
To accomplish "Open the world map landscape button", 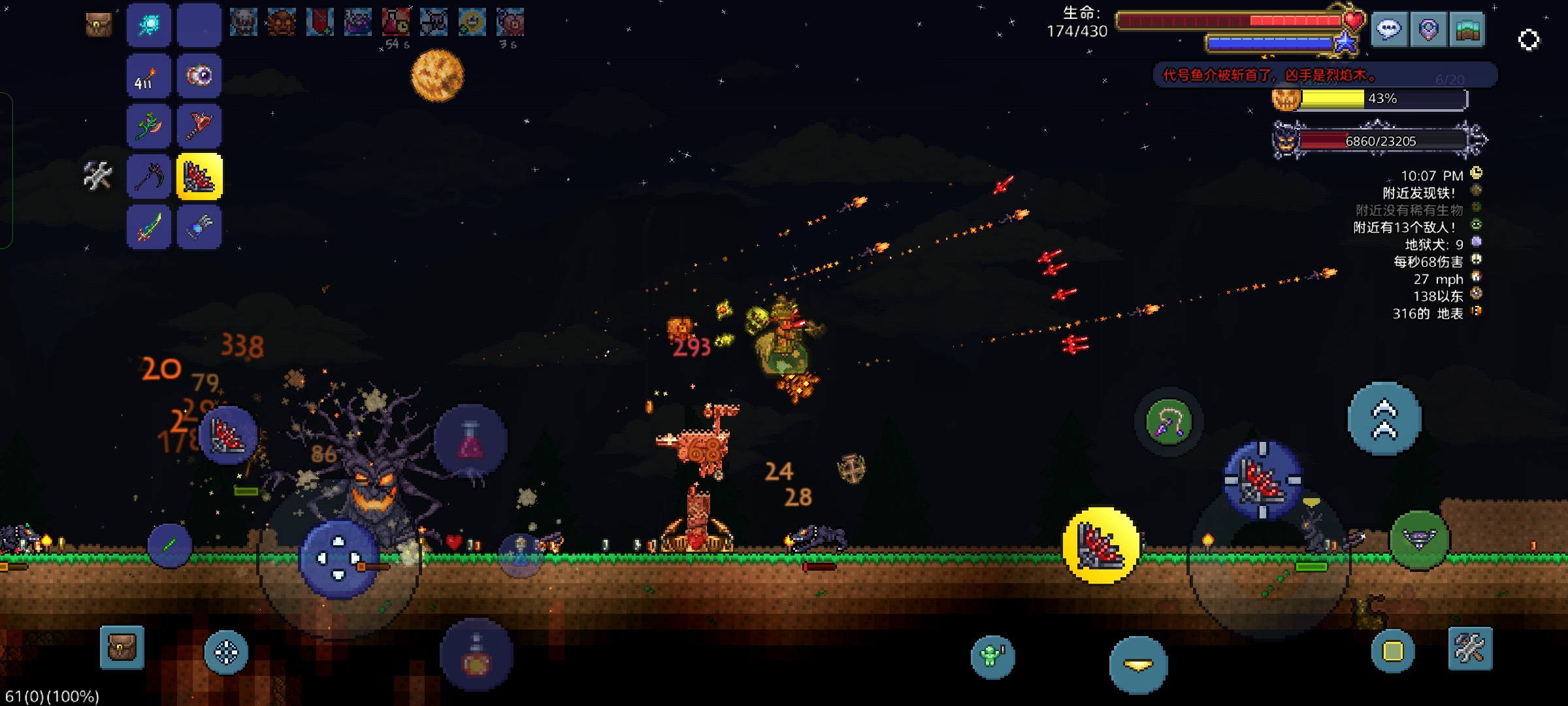I will tap(1467, 29).
